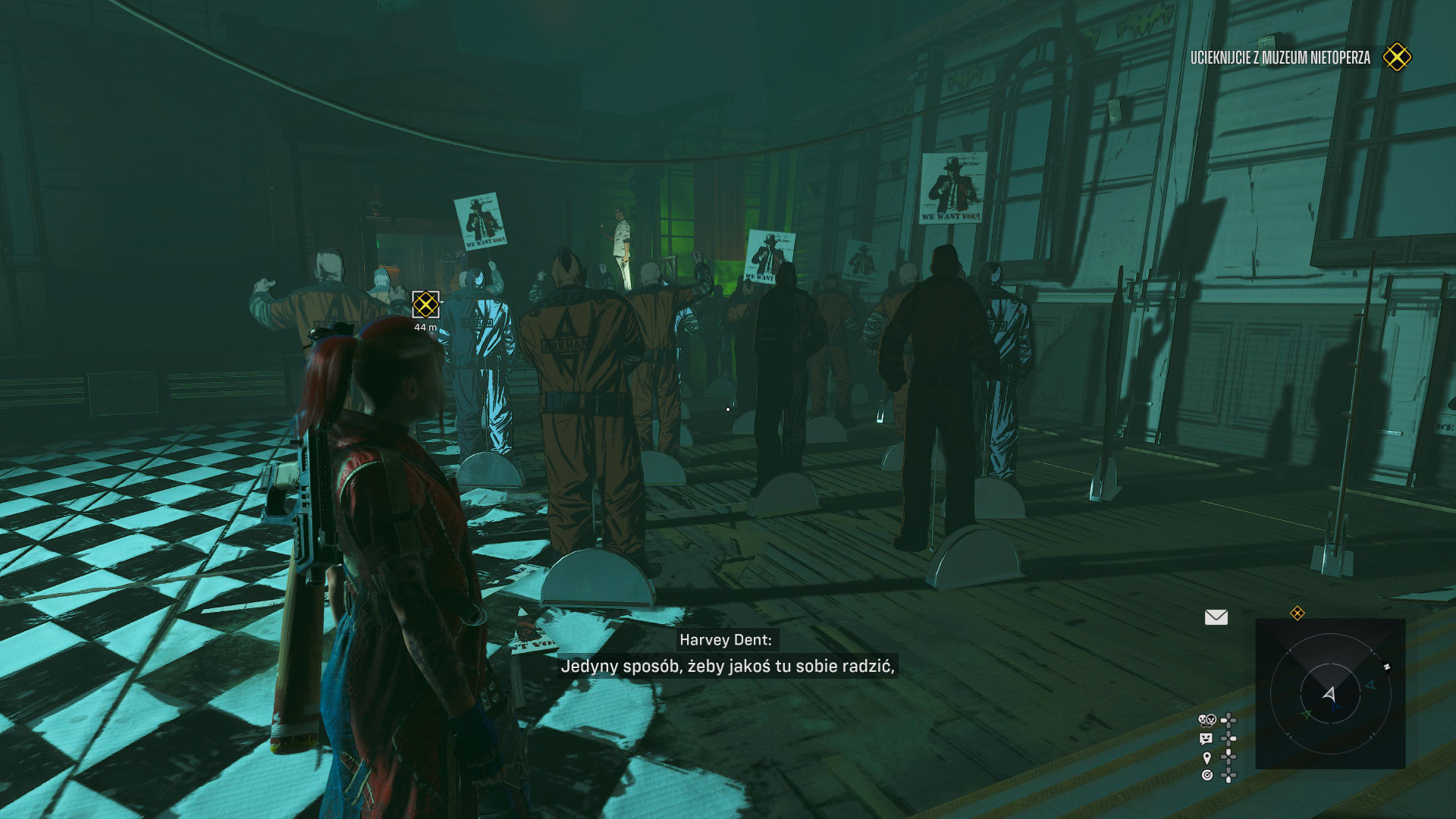Select the yellow objective marker above the minimap
1456x819 pixels.
1298,613
